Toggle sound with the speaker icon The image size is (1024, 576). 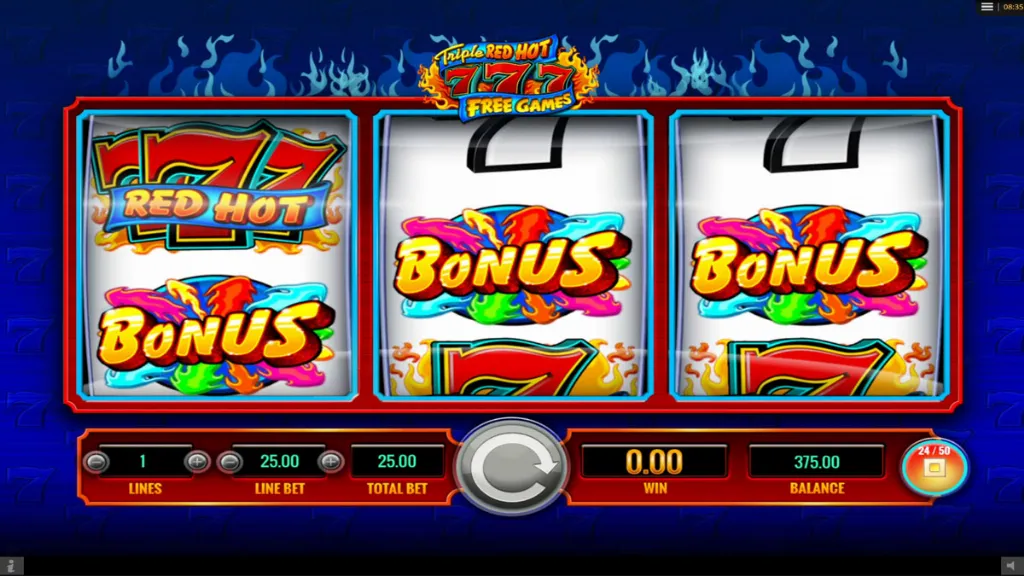[1011, 567]
